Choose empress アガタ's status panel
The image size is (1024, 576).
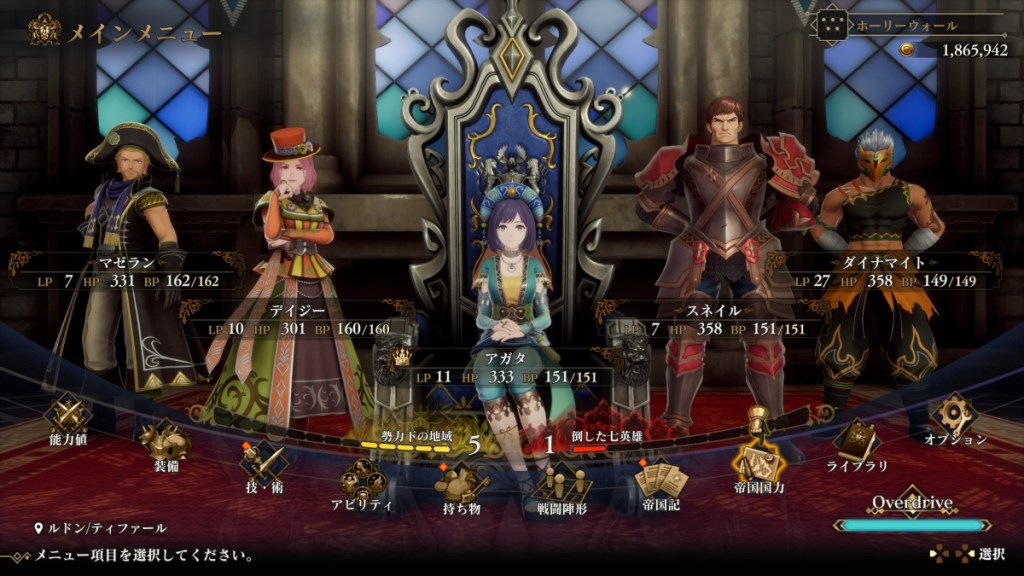point(511,367)
